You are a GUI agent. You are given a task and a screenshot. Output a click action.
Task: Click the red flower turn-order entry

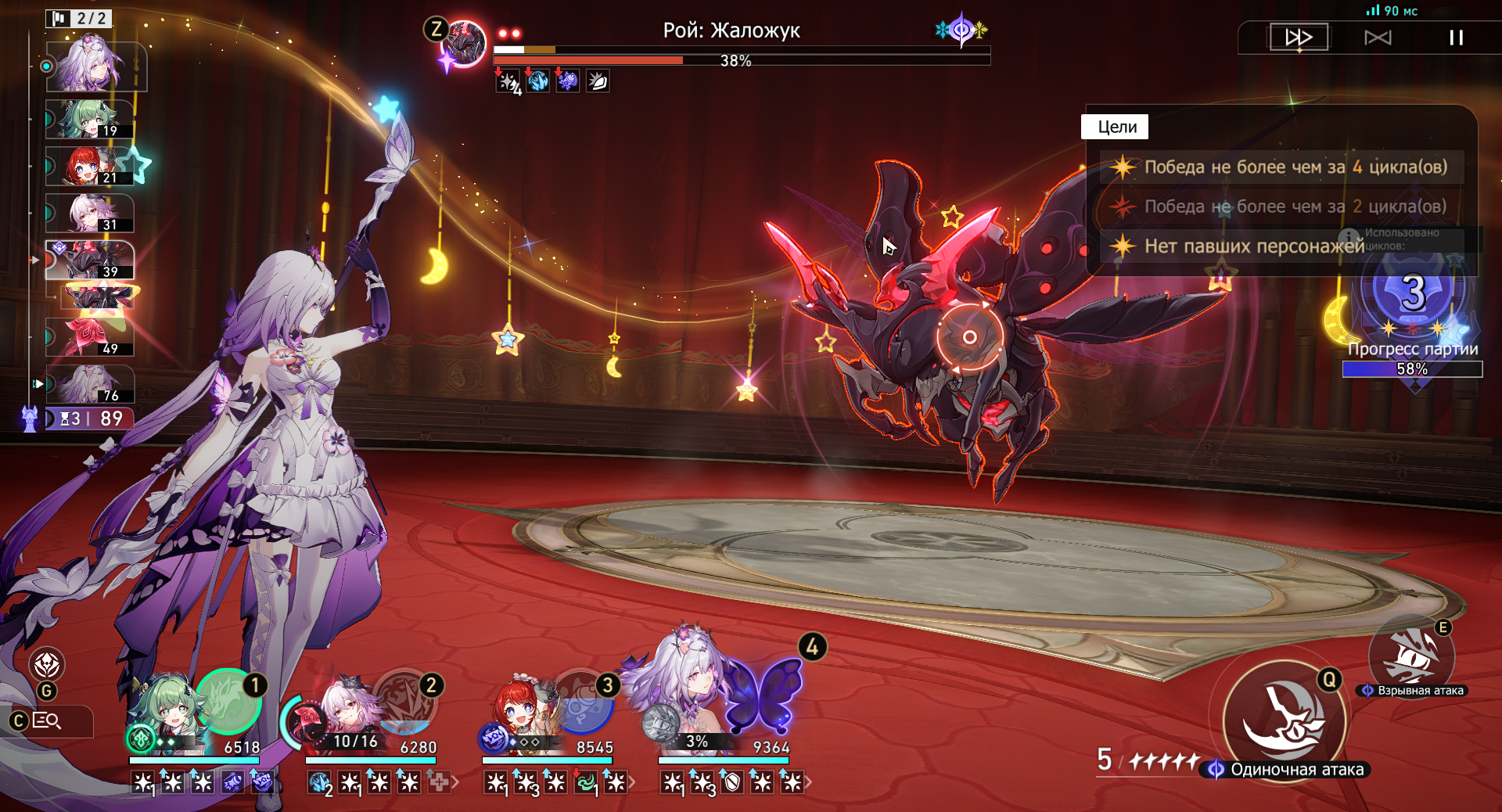tap(88, 337)
